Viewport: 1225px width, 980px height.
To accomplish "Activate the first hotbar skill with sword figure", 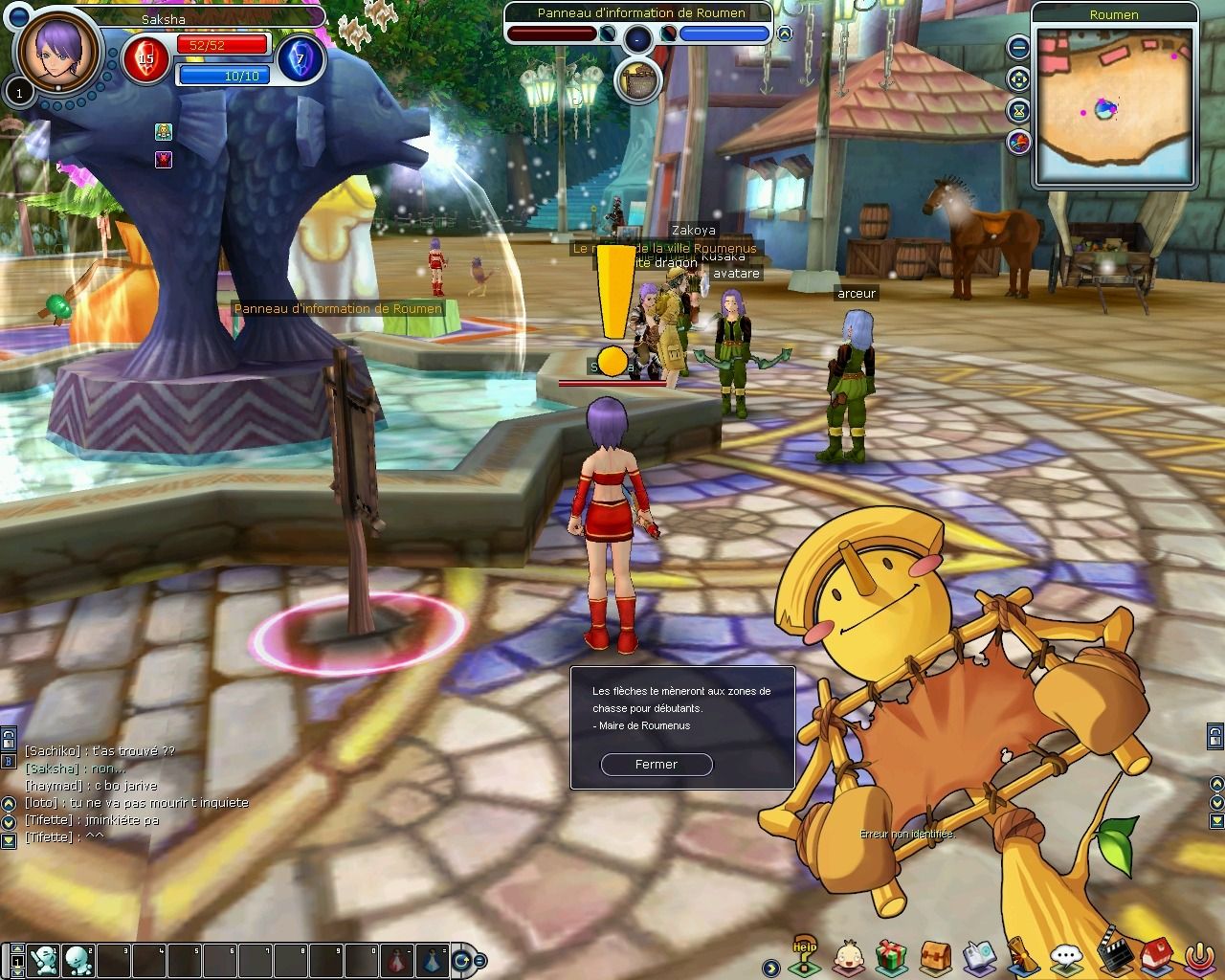I will tap(43, 957).
